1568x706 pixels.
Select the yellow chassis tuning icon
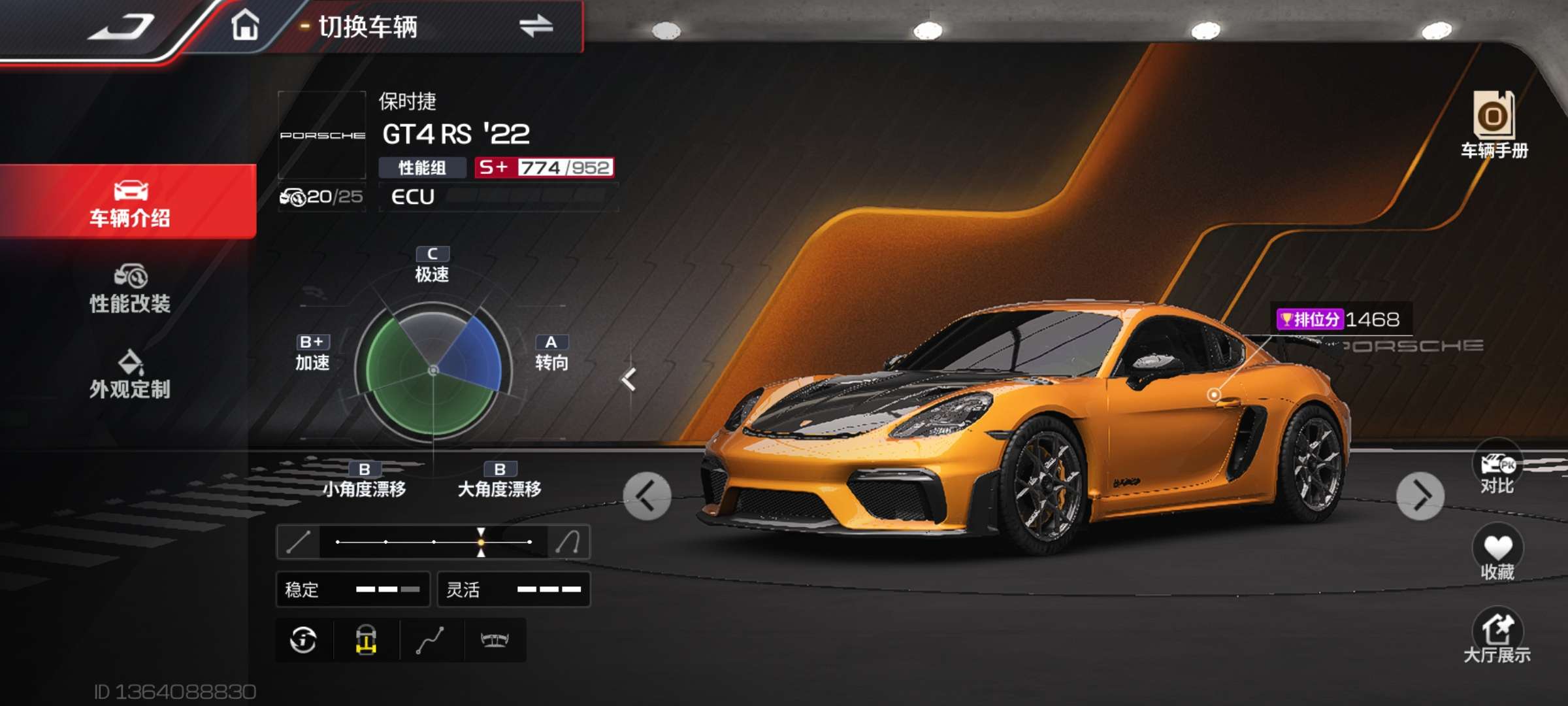pyautogui.click(x=366, y=640)
